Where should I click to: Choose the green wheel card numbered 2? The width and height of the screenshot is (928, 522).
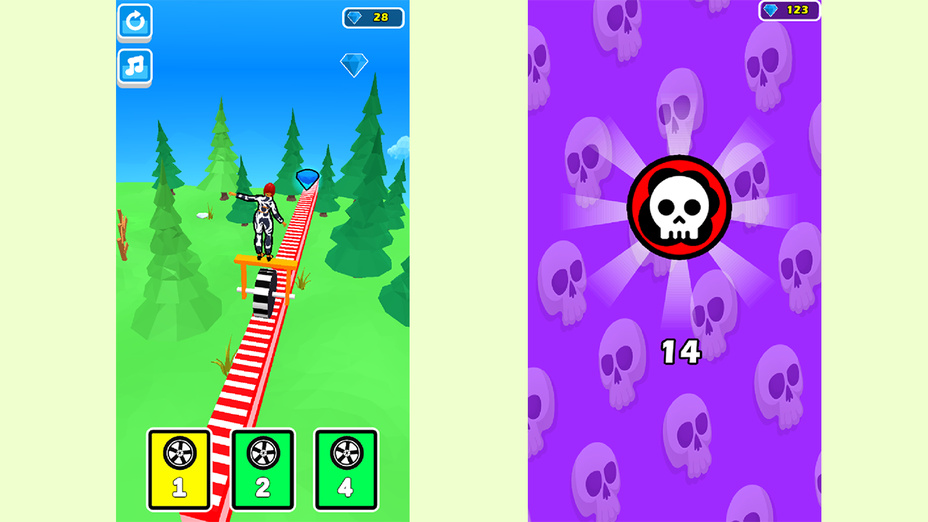pos(263,468)
